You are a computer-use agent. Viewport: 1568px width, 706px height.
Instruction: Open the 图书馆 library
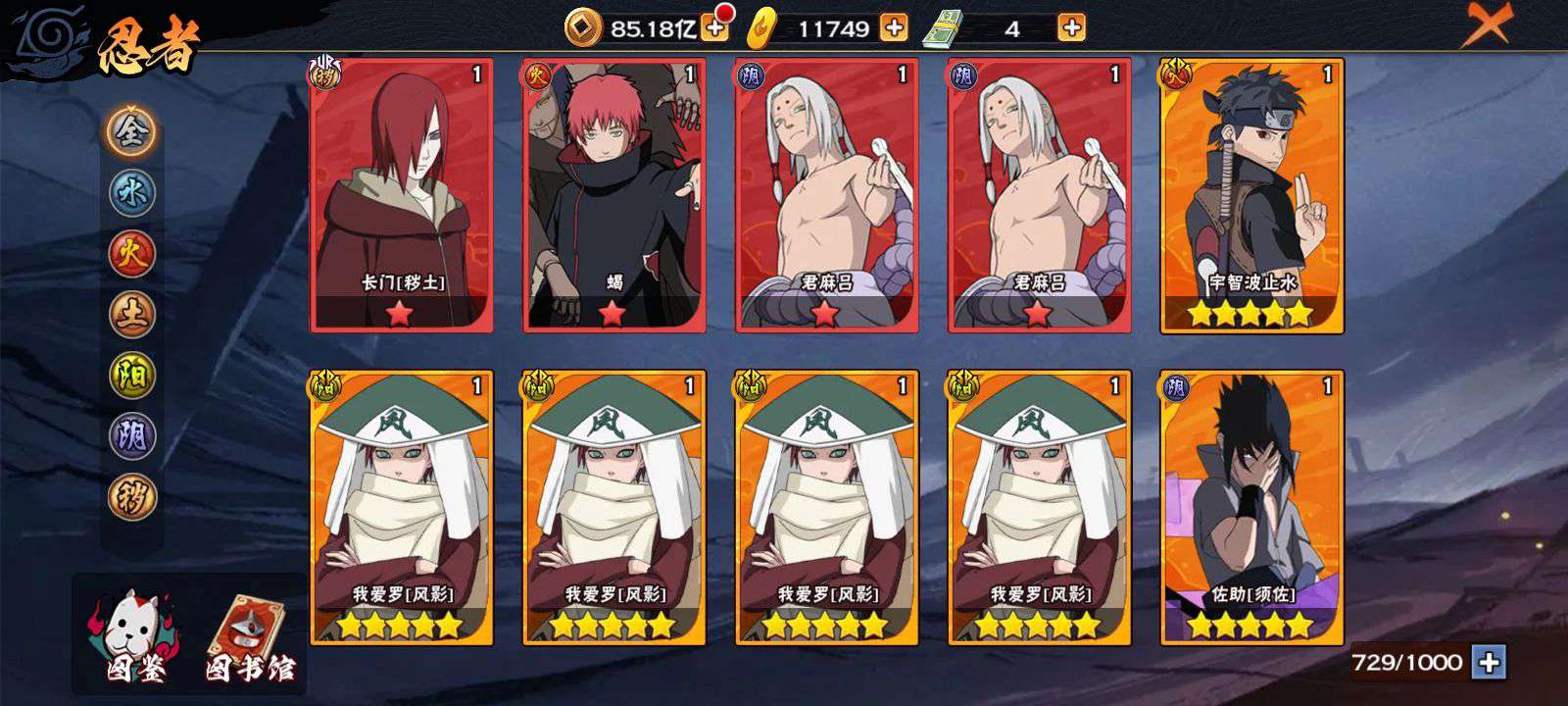click(247, 639)
